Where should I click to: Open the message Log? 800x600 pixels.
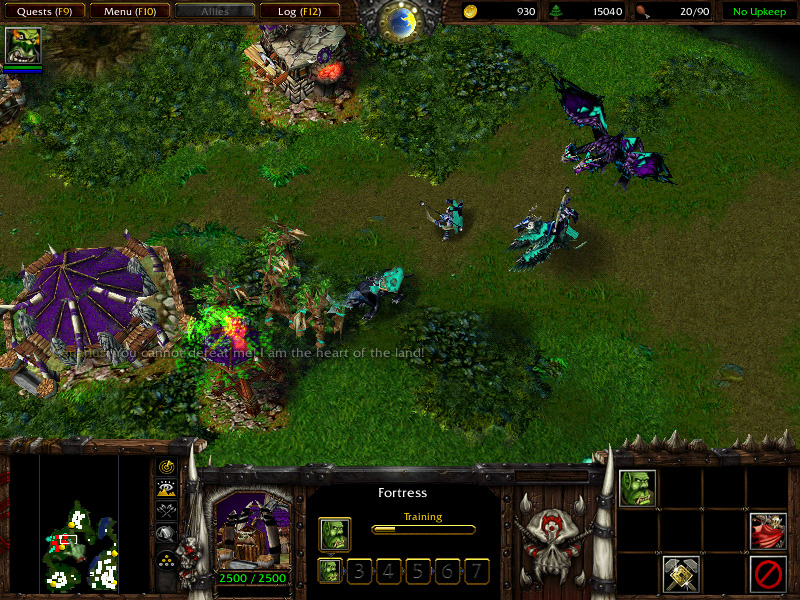tap(297, 12)
